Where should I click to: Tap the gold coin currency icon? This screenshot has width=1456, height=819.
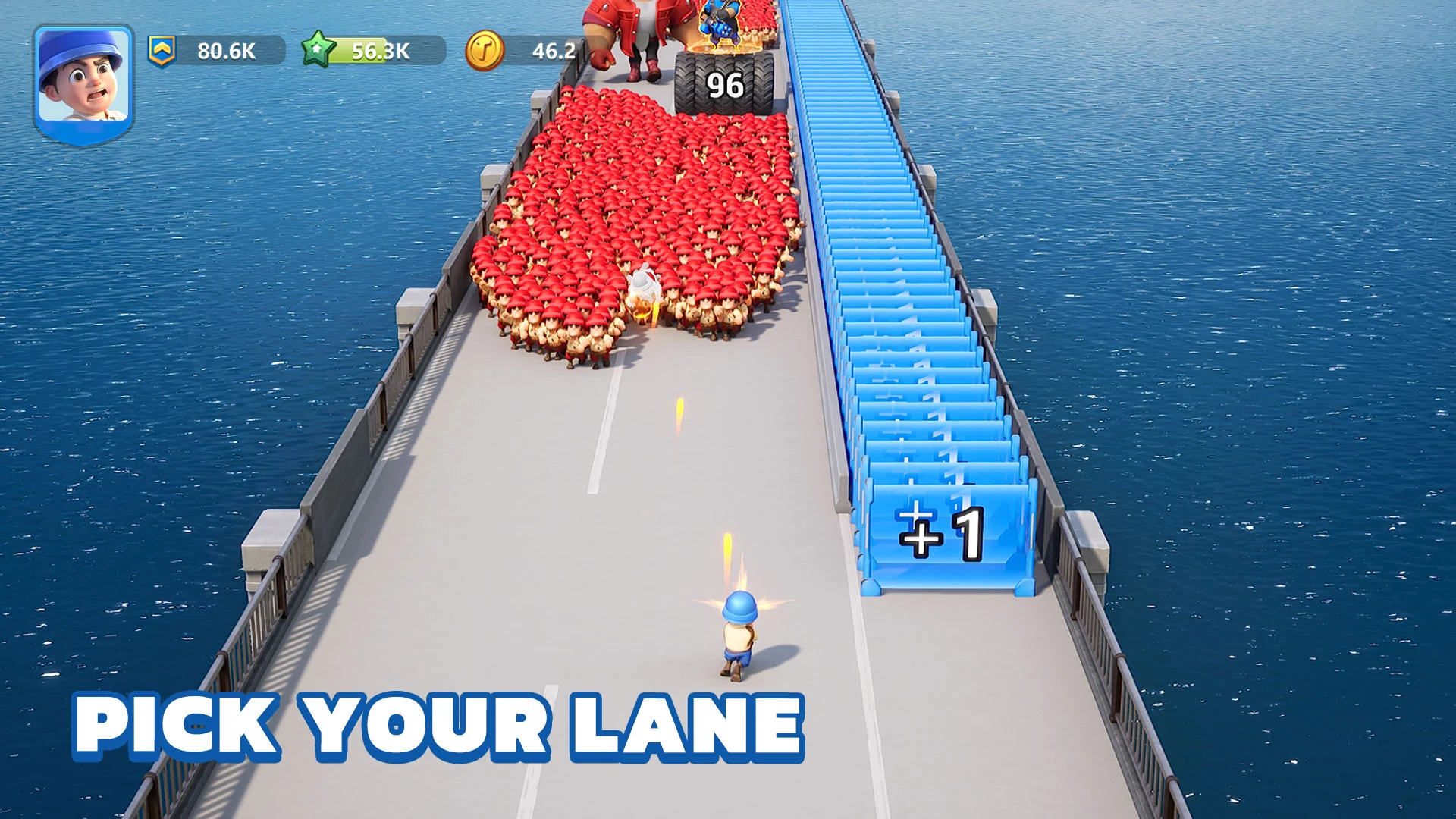point(484,51)
